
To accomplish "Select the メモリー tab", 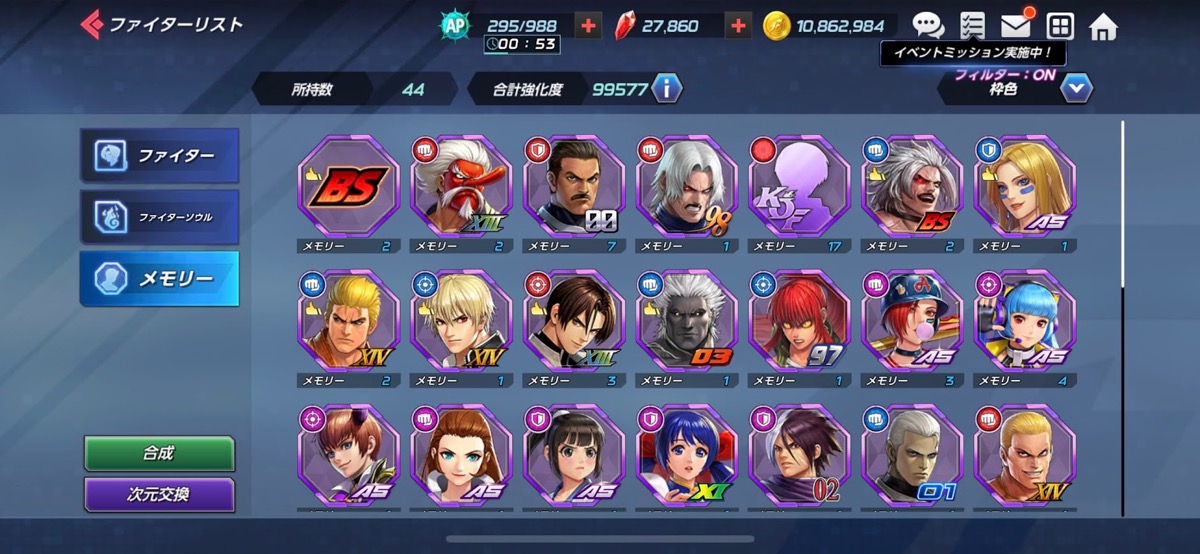I will [160, 279].
